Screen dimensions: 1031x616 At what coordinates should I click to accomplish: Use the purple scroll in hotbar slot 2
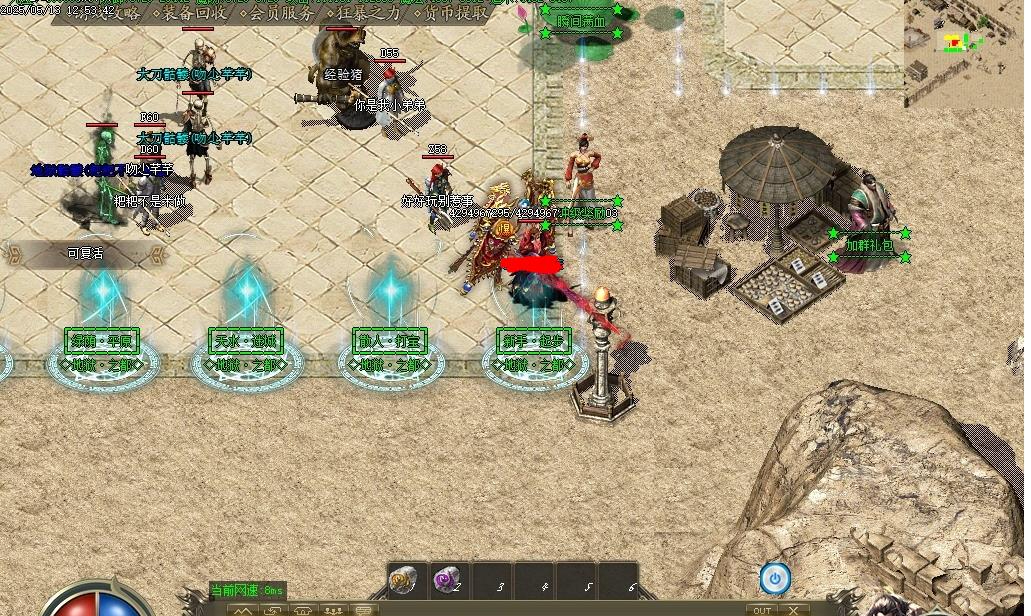pos(446,580)
